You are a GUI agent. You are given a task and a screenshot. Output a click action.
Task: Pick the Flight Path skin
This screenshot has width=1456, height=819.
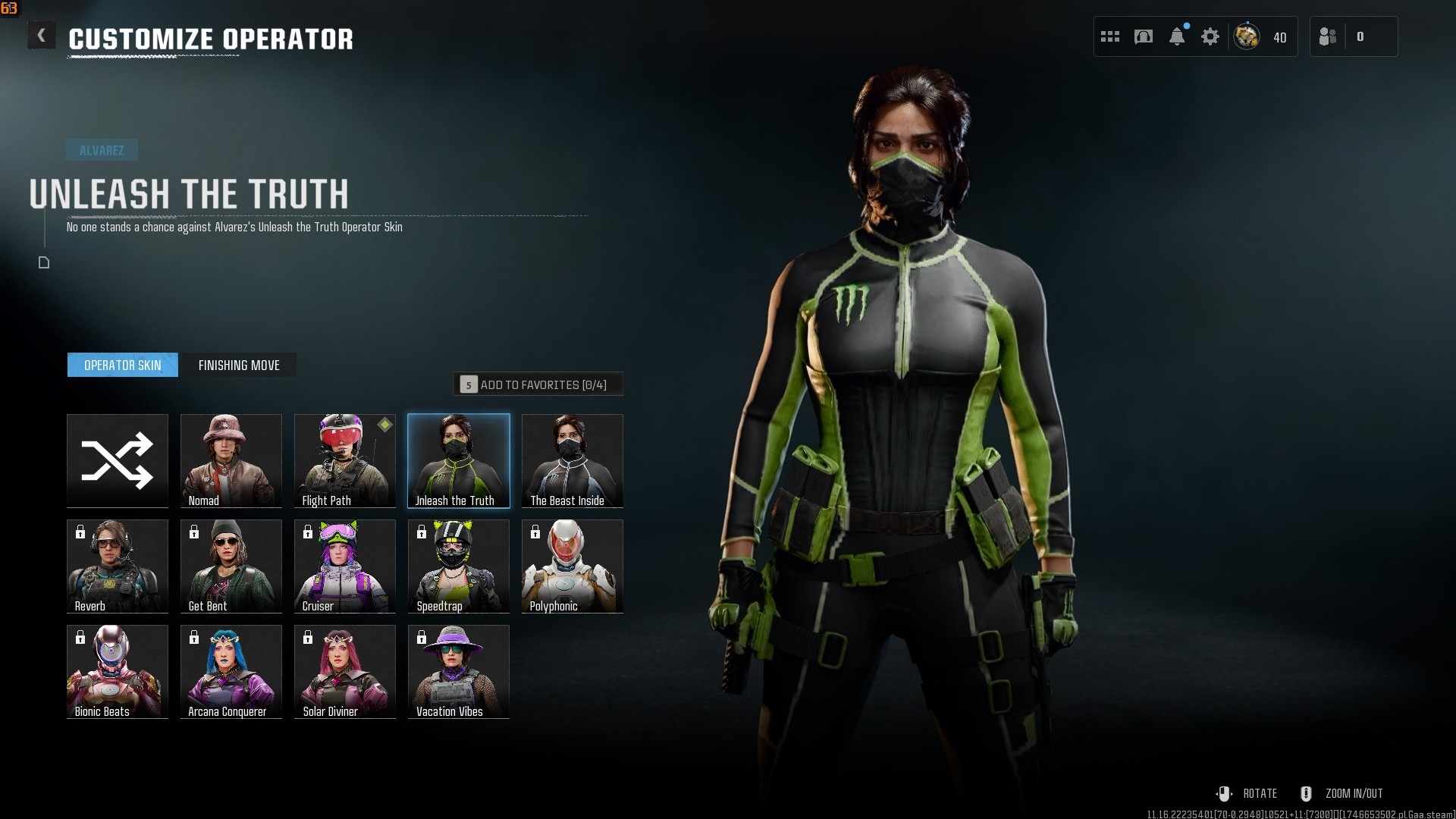point(345,460)
